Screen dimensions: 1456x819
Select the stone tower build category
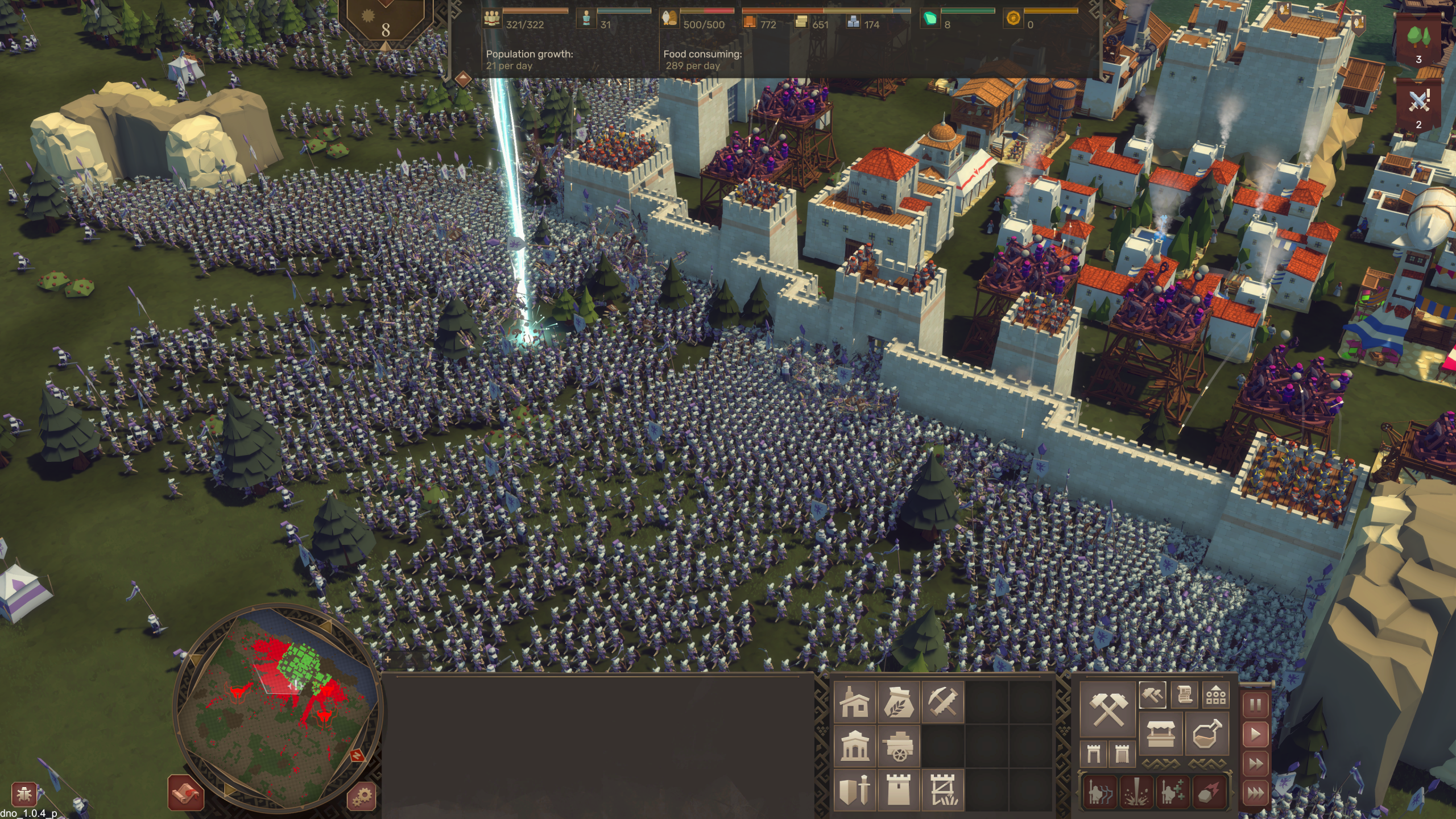899,789
